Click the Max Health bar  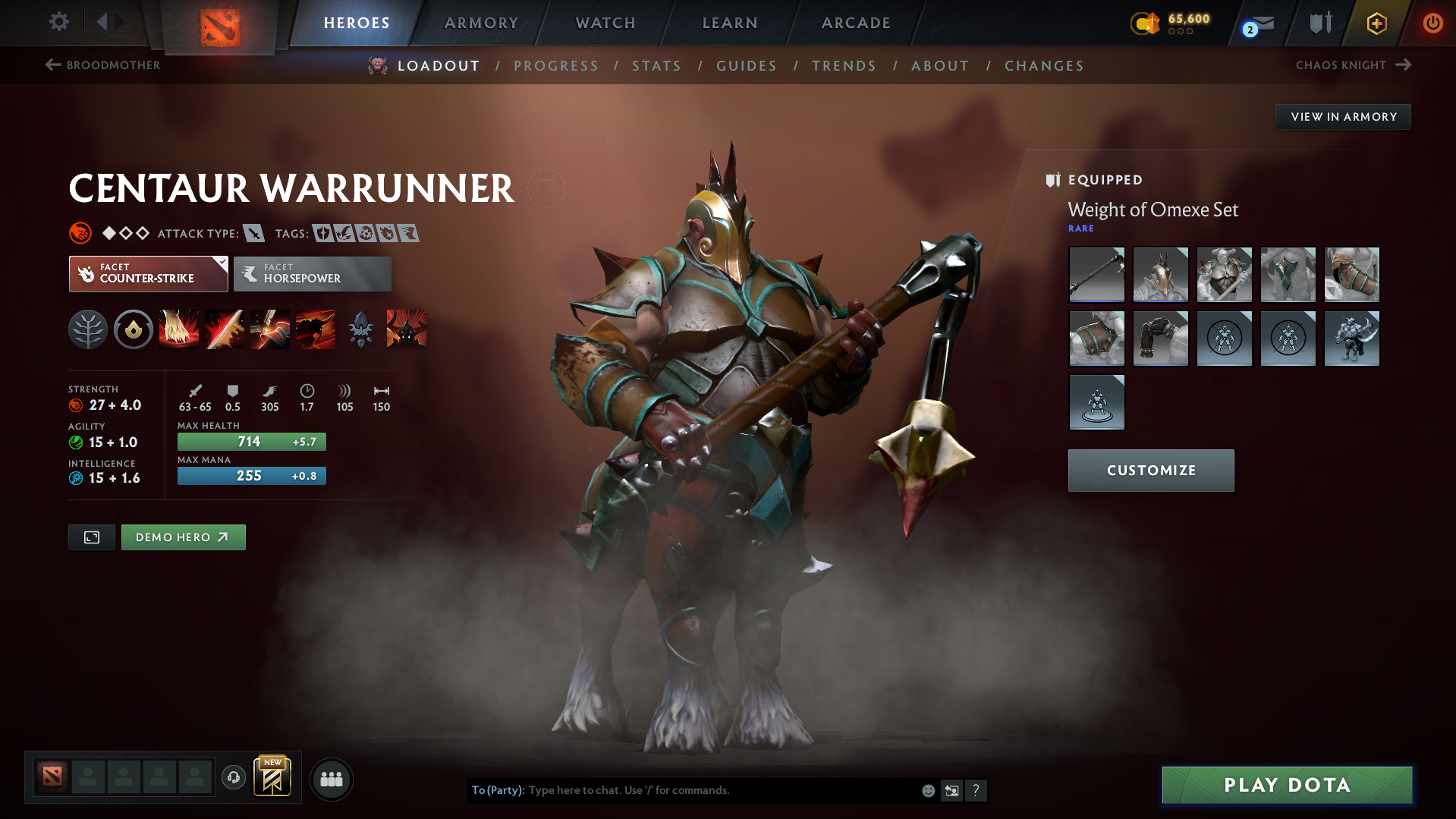point(251,441)
